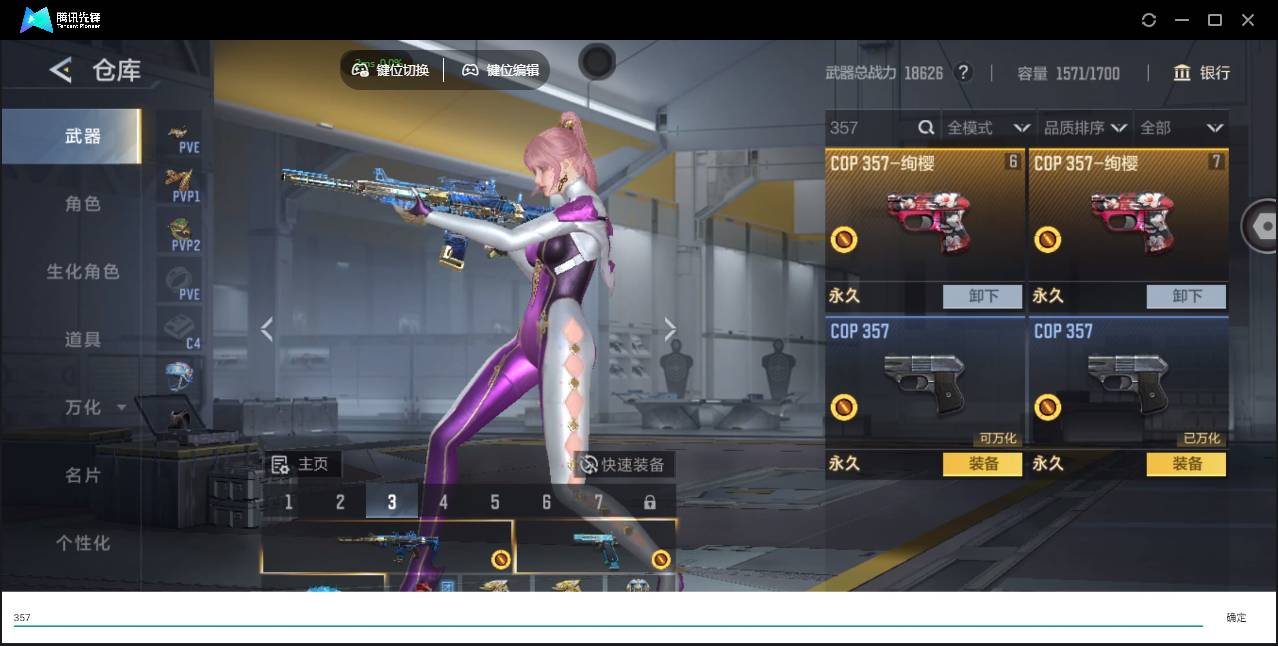The image size is (1278, 646).
Task: Expand the 万化 category
Action: click(94, 408)
